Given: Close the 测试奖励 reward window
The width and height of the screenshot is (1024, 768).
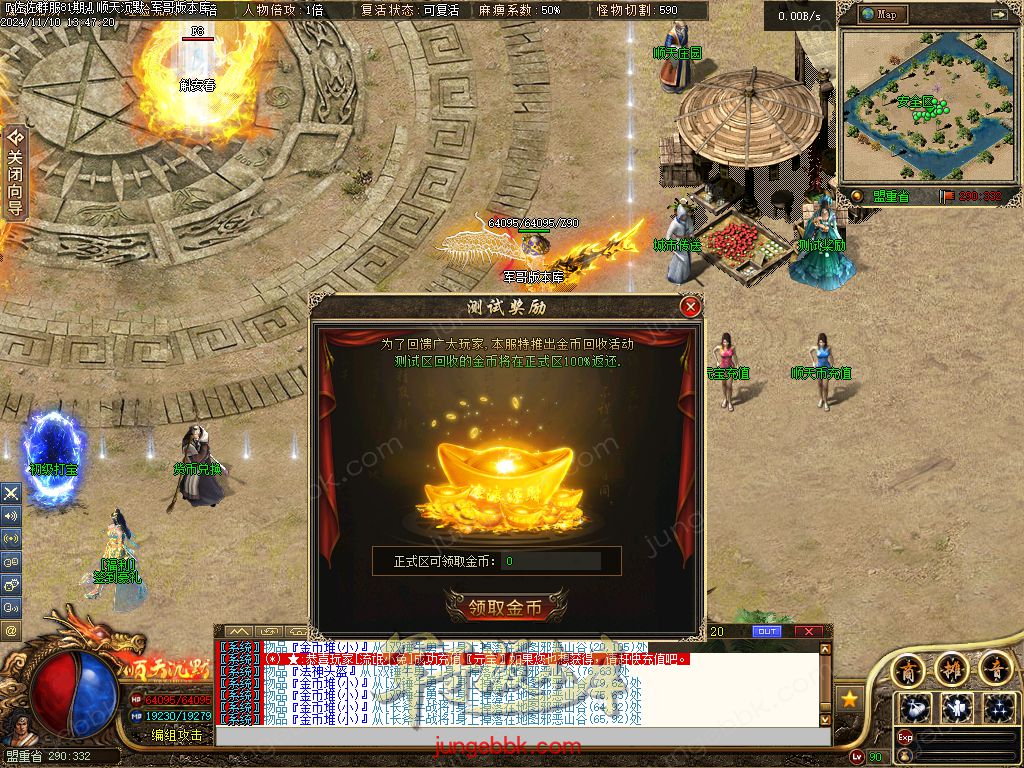Looking at the screenshot, I should tap(689, 306).
